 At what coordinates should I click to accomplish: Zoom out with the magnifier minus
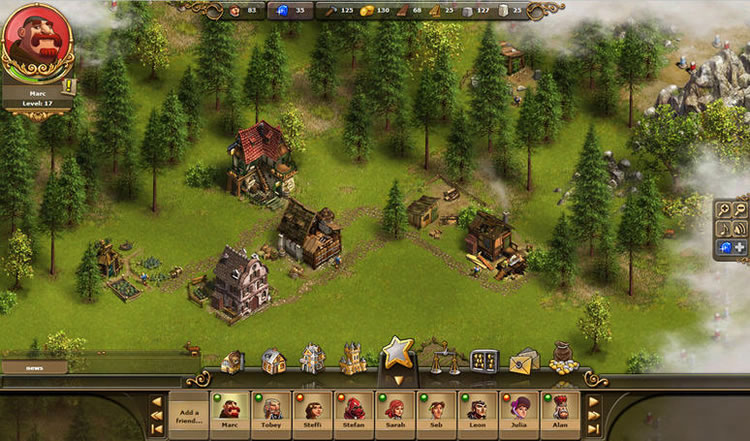pyautogui.click(x=740, y=209)
